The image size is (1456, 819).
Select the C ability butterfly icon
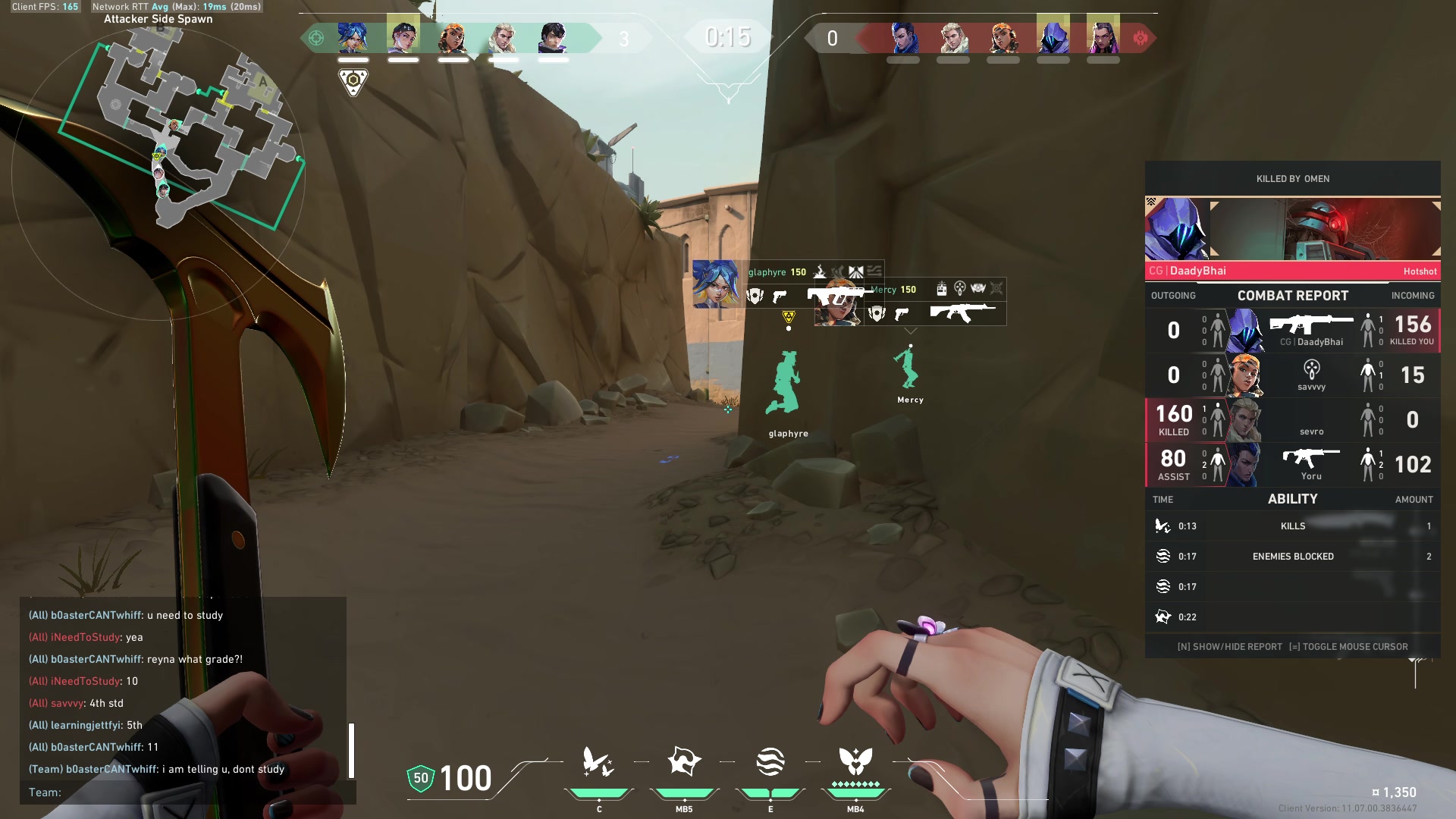[598, 762]
